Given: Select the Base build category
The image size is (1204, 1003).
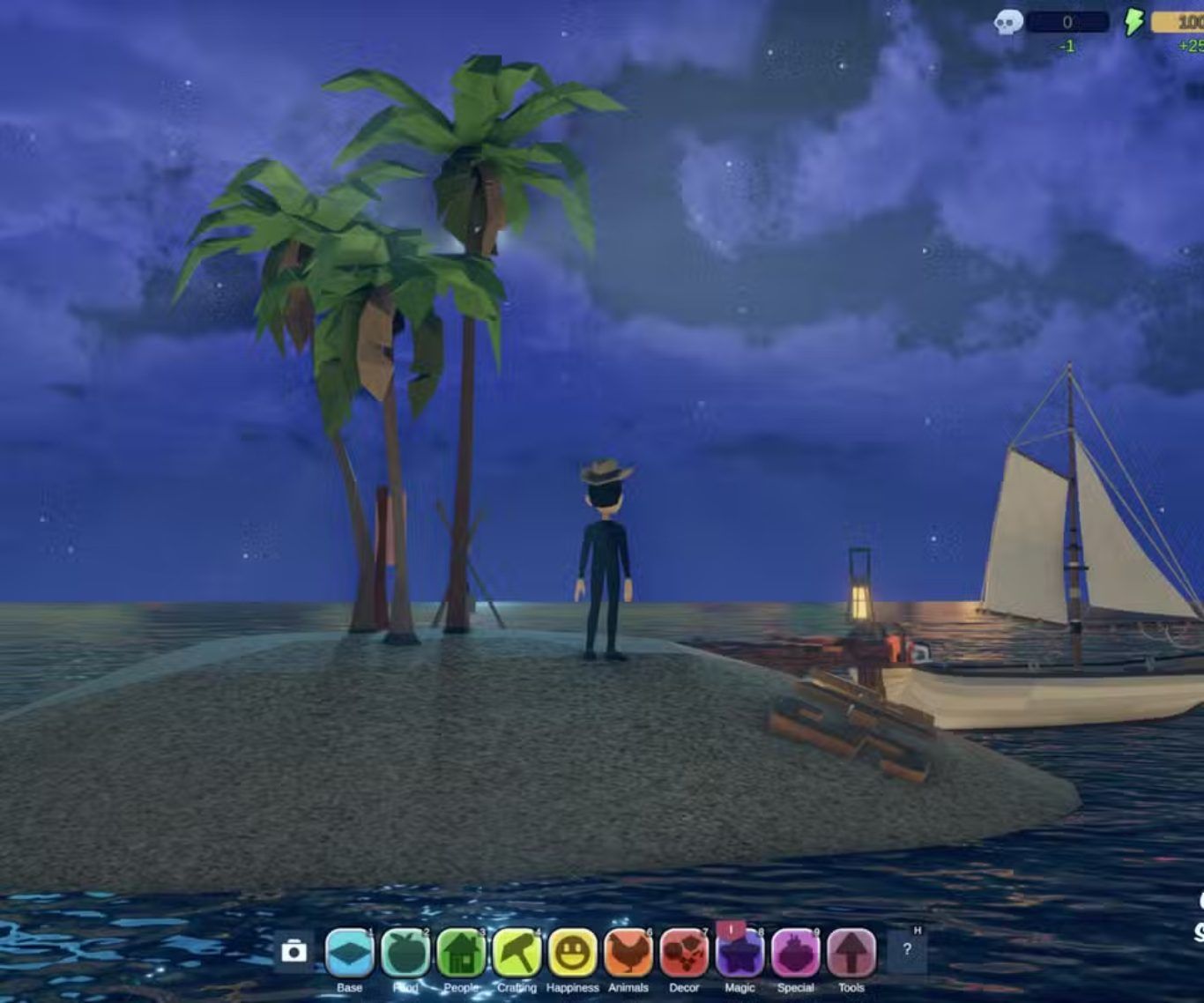Looking at the screenshot, I should [x=350, y=953].
